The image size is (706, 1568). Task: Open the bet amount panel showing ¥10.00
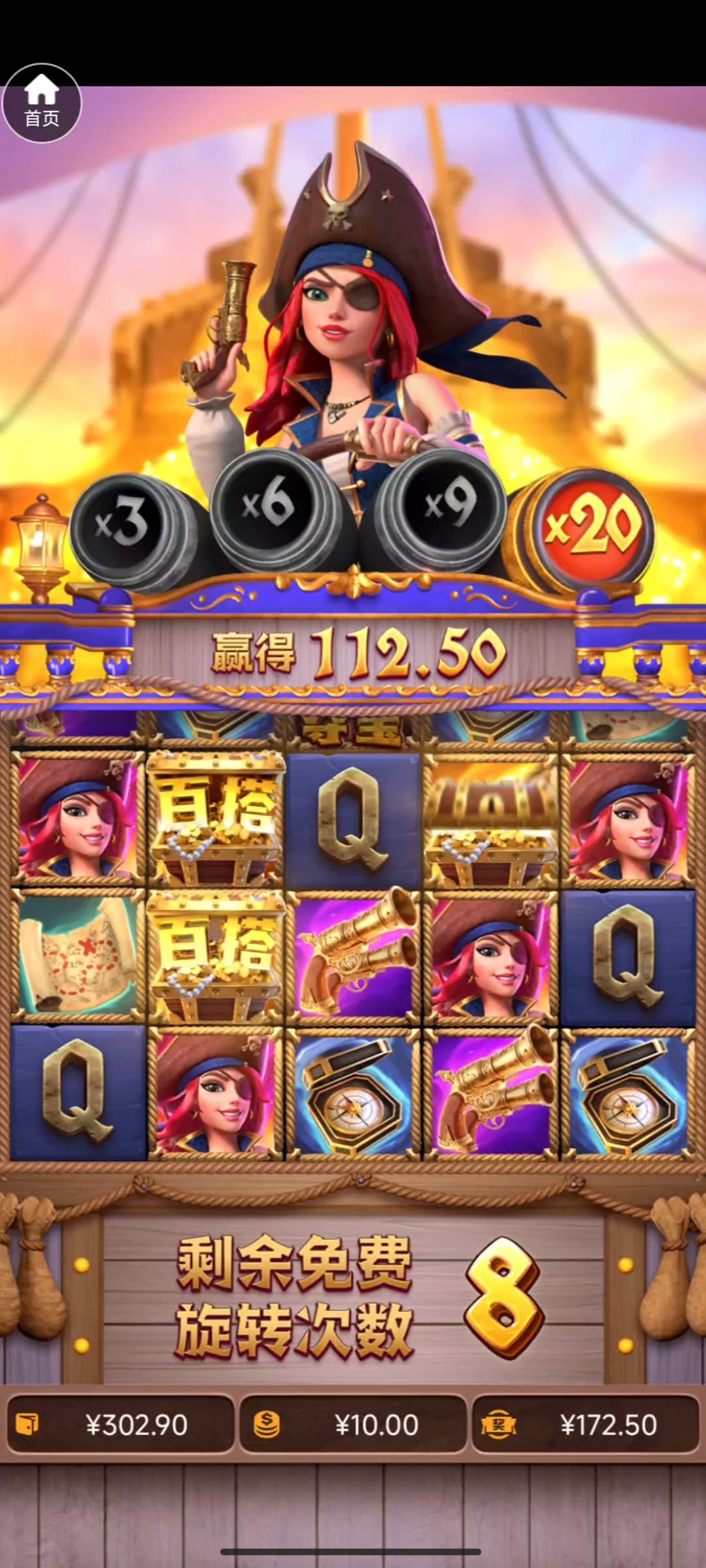tap(353, 1425)
